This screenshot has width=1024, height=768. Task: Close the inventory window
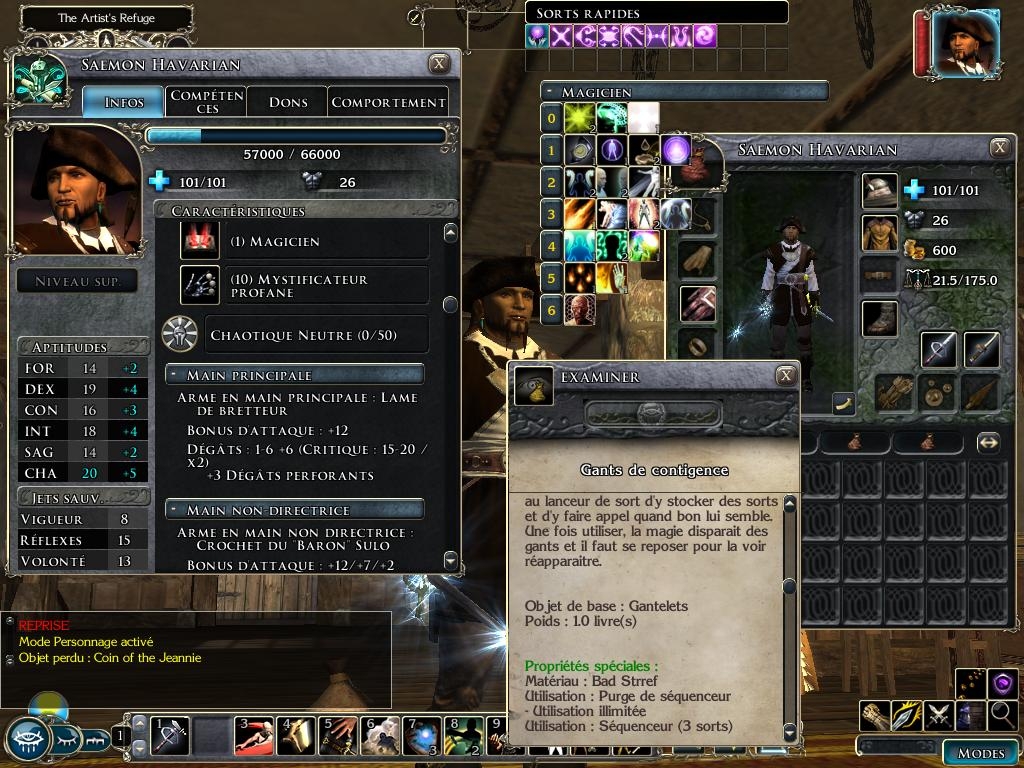pyautogui.click(x=999, y=148)
